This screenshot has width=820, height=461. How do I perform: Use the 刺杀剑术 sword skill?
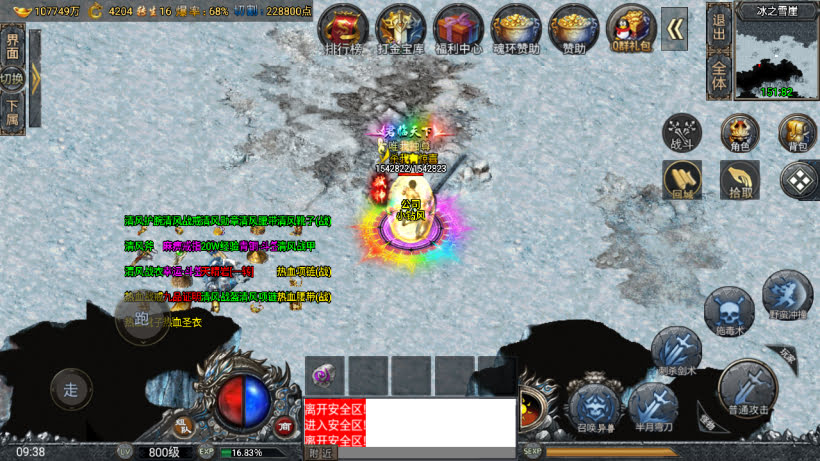676,352
